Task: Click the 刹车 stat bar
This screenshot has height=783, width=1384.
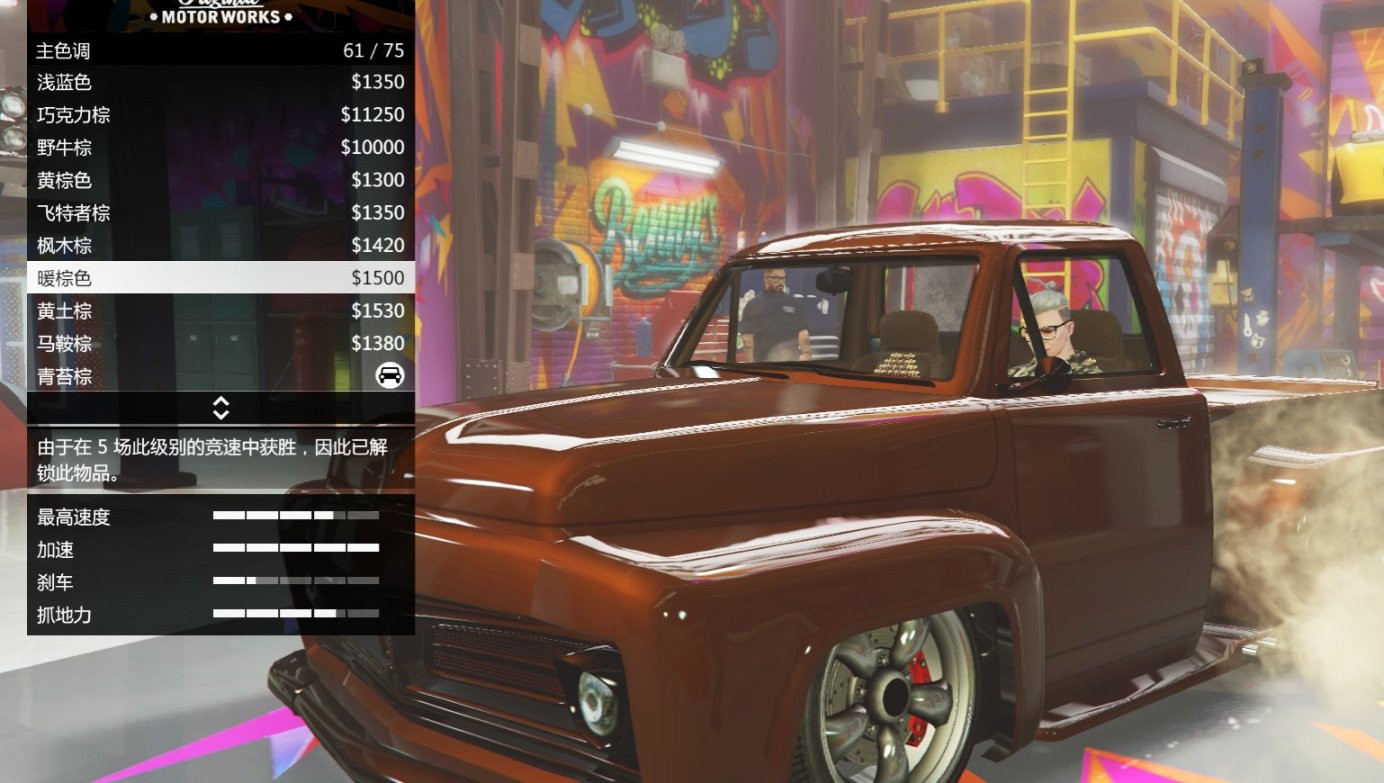Action: pyautogui.click(x=295, y=579)
